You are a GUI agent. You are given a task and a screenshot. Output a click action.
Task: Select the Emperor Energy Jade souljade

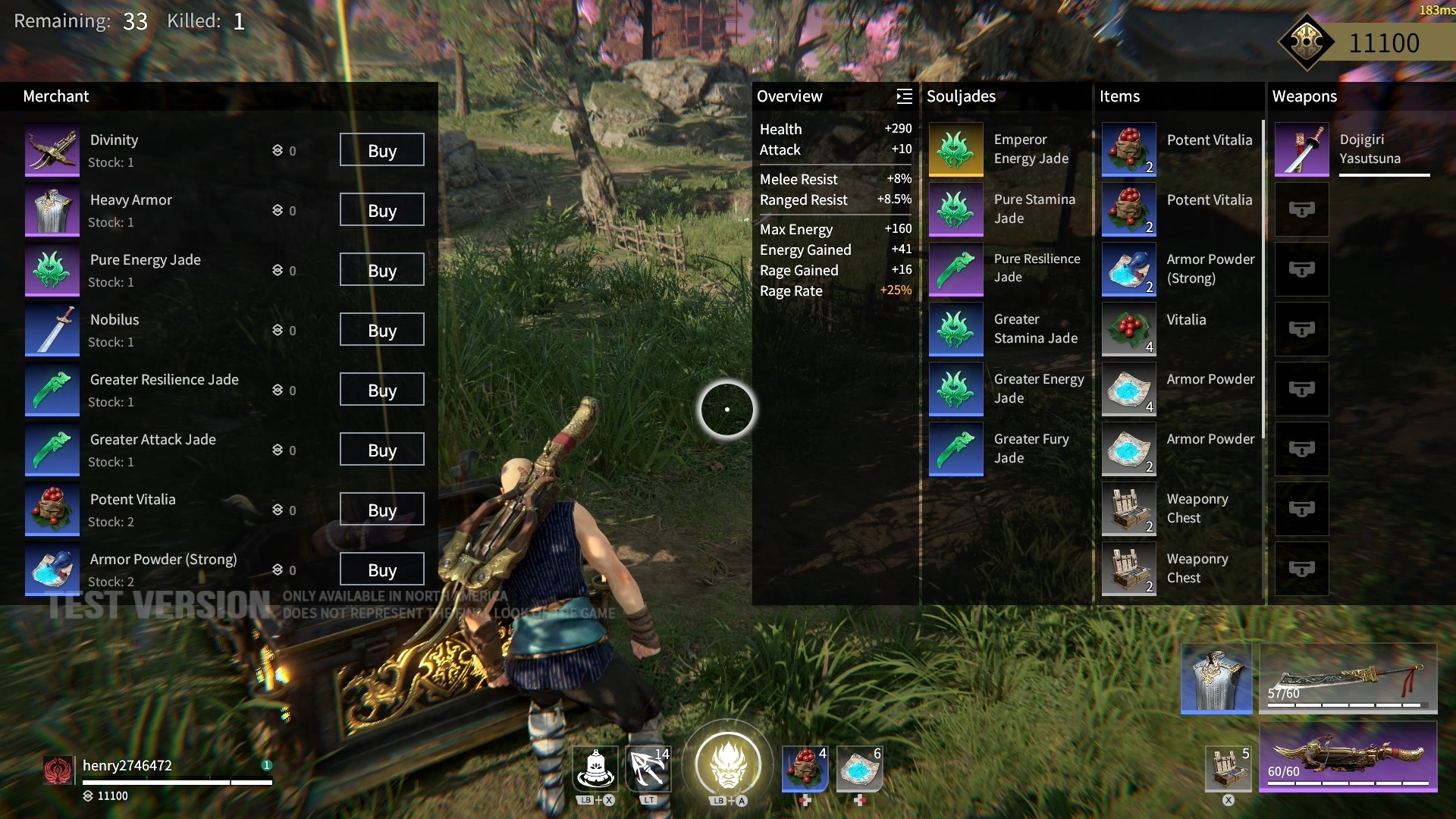(x=955, y=149)
